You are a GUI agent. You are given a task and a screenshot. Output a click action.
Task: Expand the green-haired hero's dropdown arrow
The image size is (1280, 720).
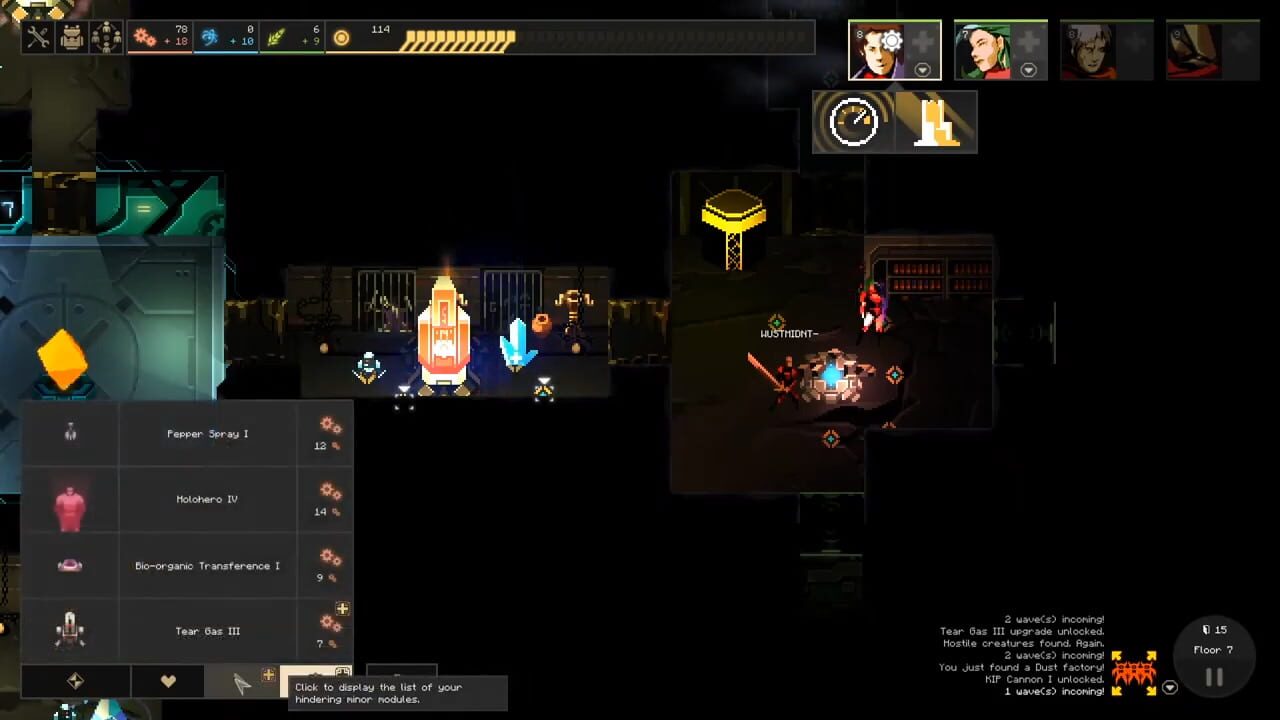(1028, 71)
